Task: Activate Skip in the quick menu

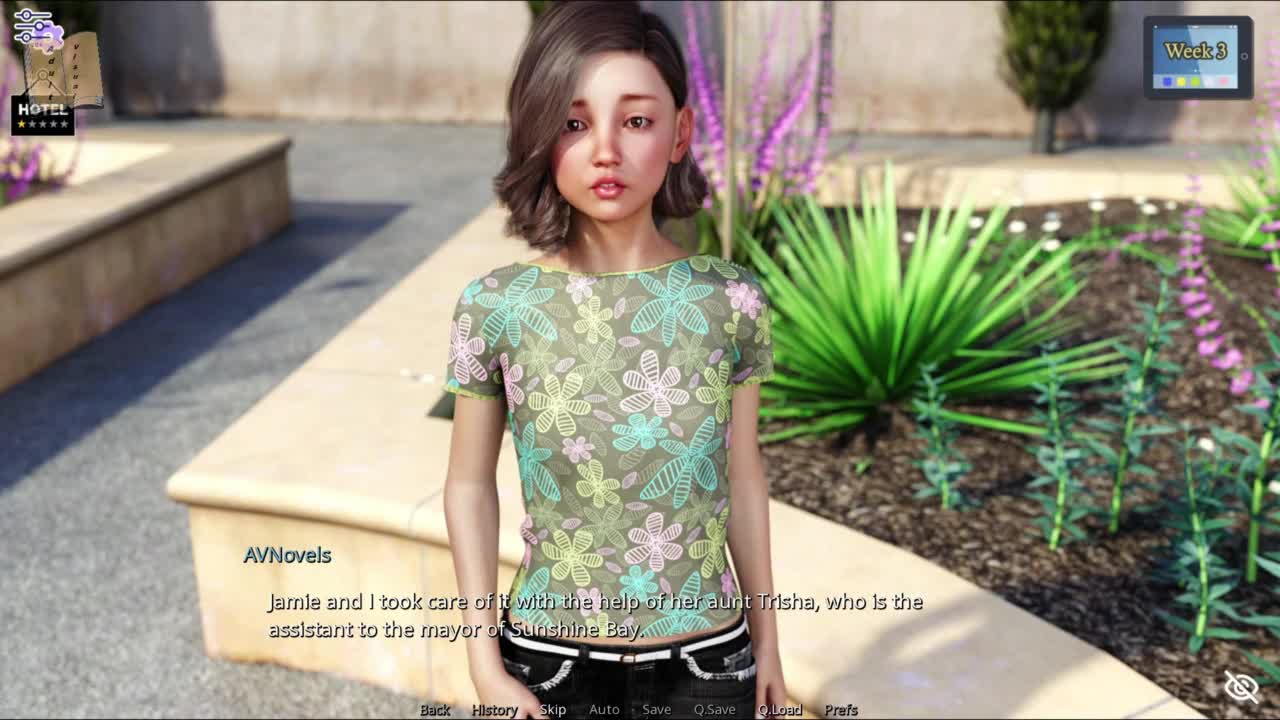Action: click(553, 709)
